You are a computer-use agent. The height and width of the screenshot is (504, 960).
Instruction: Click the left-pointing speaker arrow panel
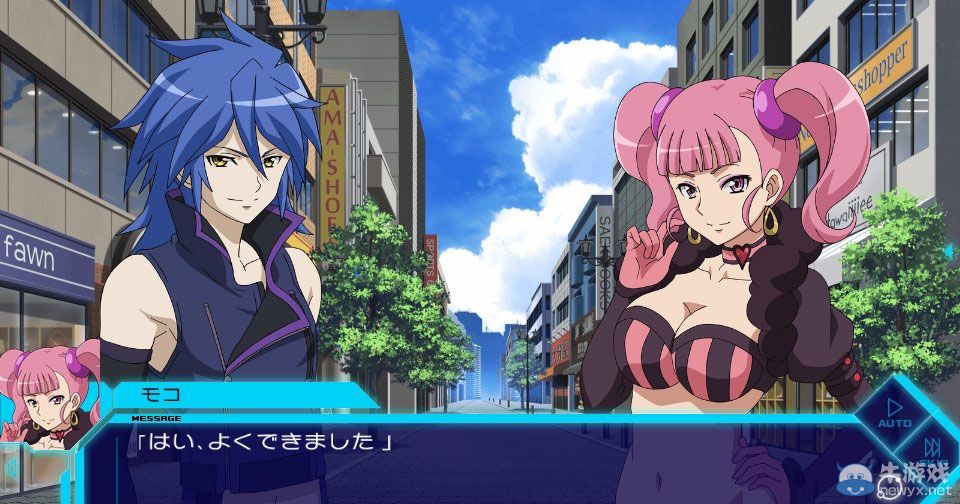[x=12, y=468]
